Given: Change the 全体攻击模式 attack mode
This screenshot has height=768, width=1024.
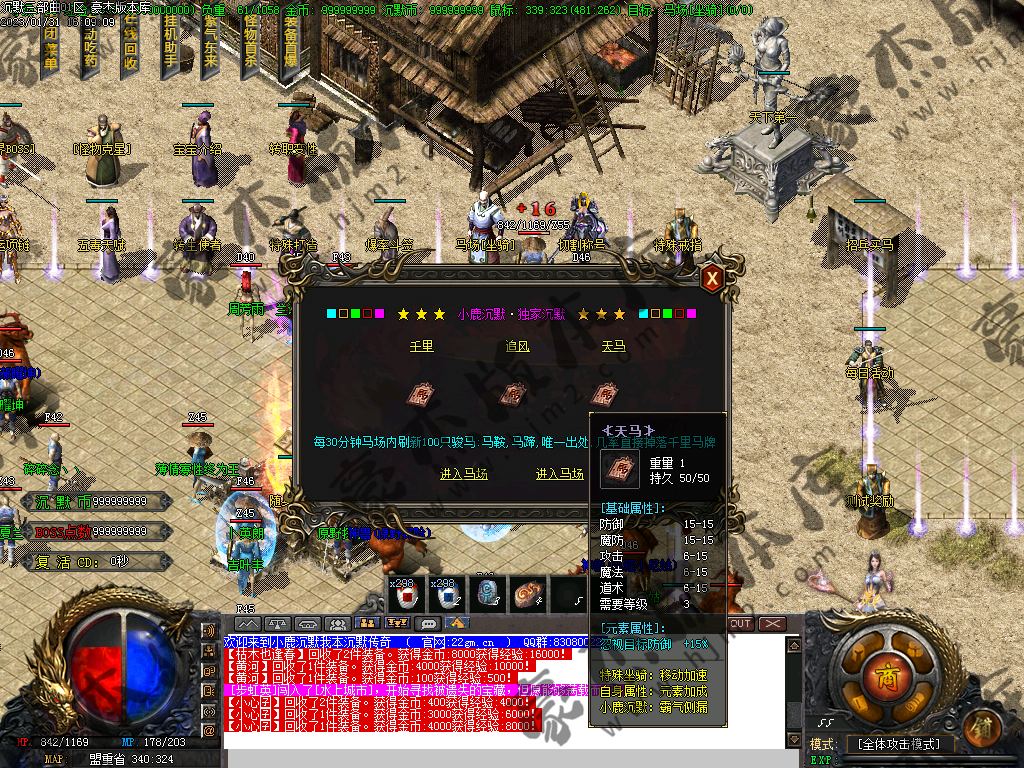Looking at the screenshot, I should [x=899, y=744].
